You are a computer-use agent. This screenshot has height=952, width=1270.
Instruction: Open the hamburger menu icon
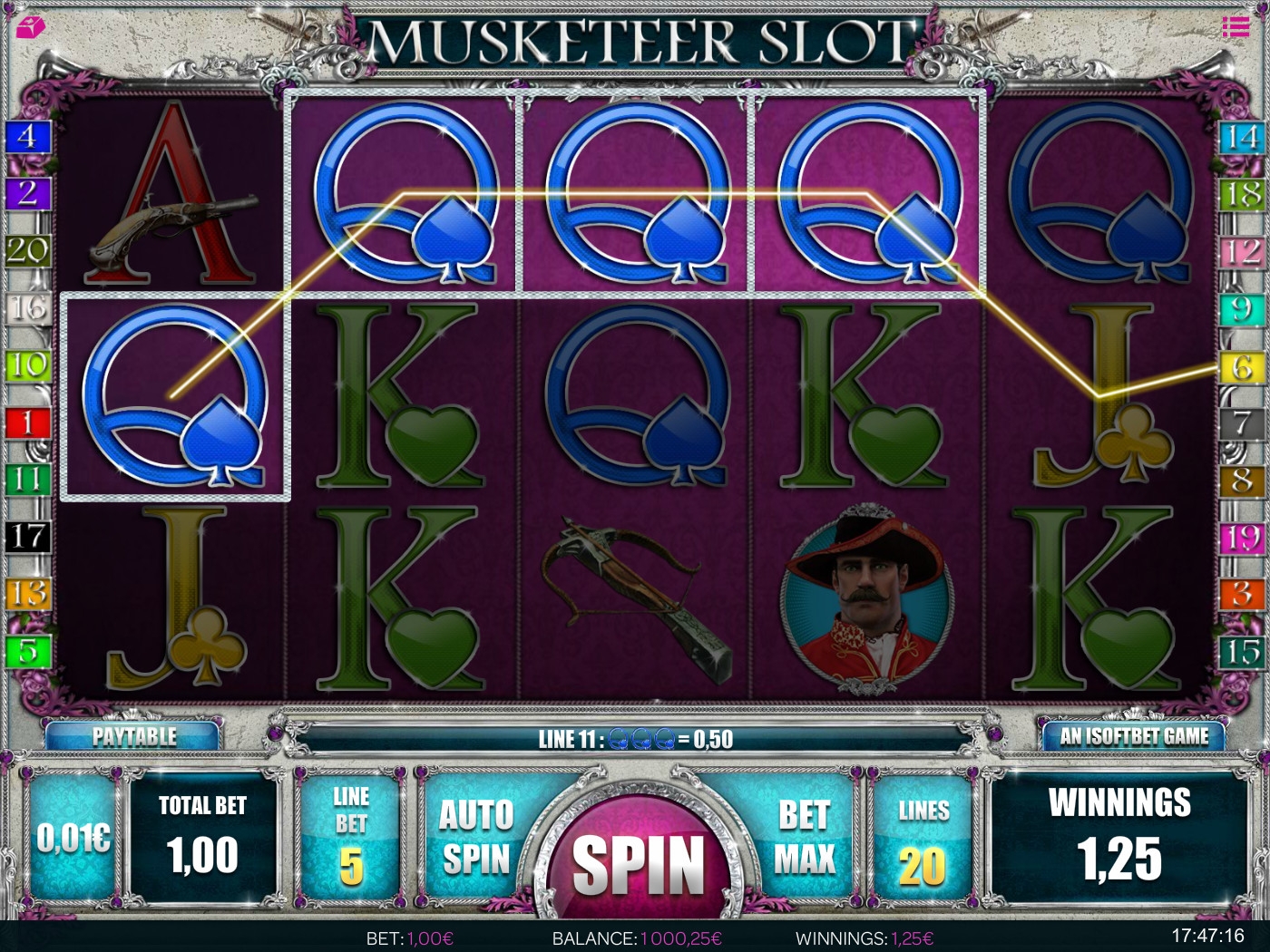(1236, 26)
